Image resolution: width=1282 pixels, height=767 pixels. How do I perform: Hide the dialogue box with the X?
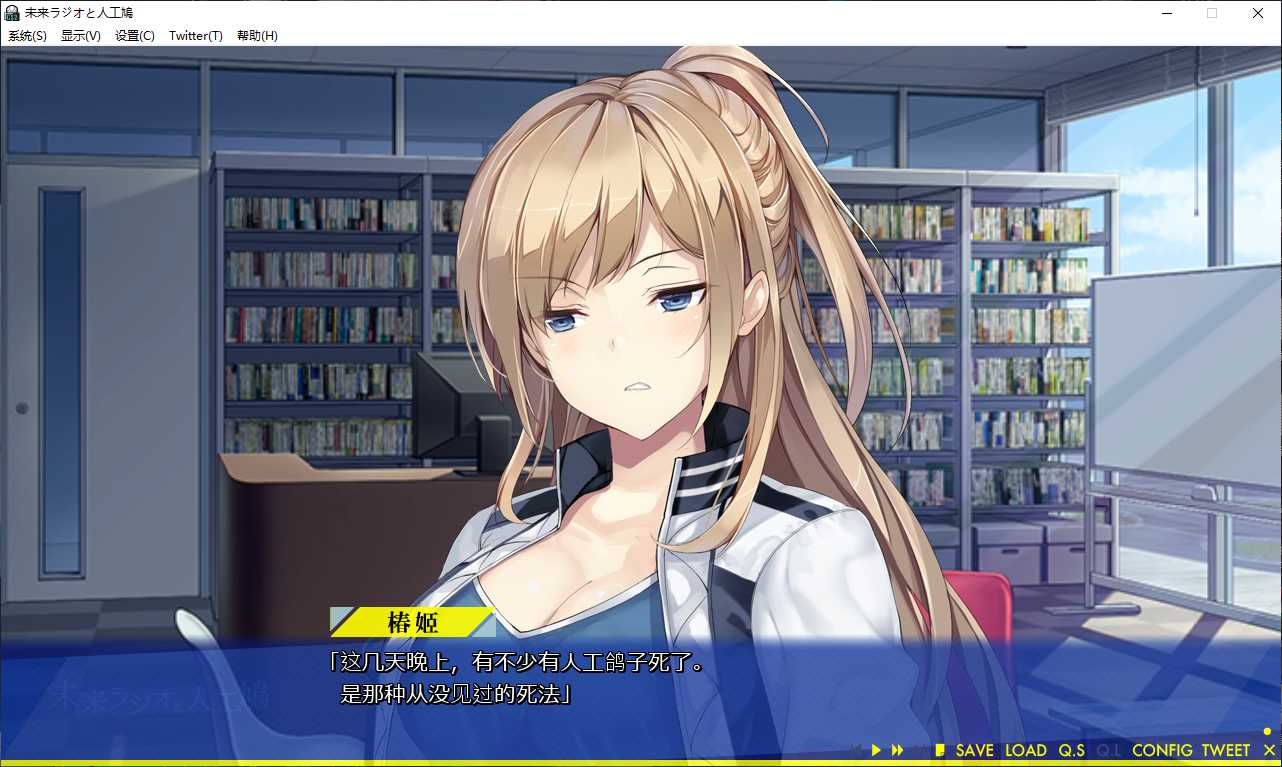pyautogui.click(x=1269, y=750)
